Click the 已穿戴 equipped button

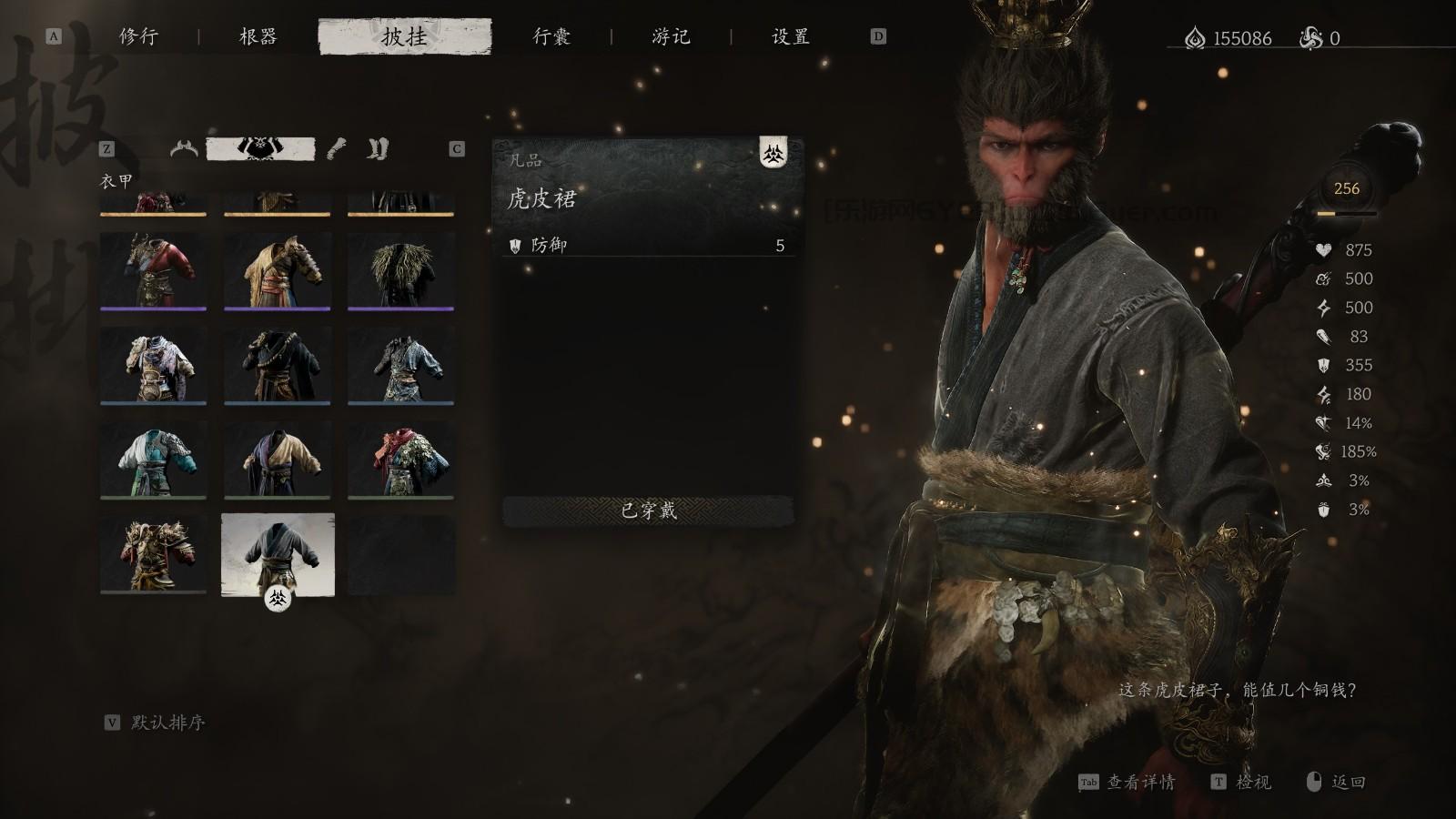tap(648, 511)
